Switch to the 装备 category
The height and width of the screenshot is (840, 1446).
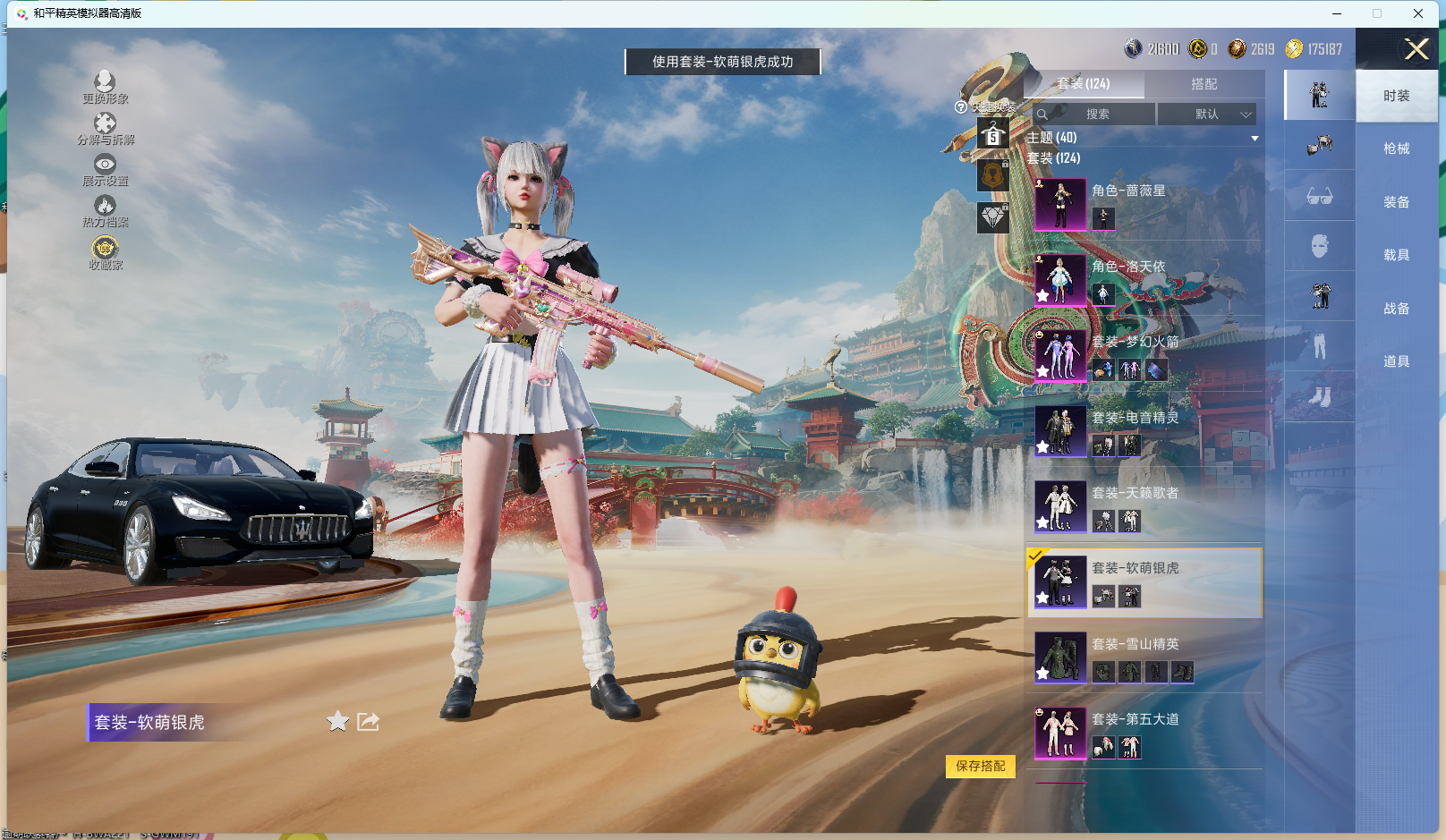tap(1396, 202)
